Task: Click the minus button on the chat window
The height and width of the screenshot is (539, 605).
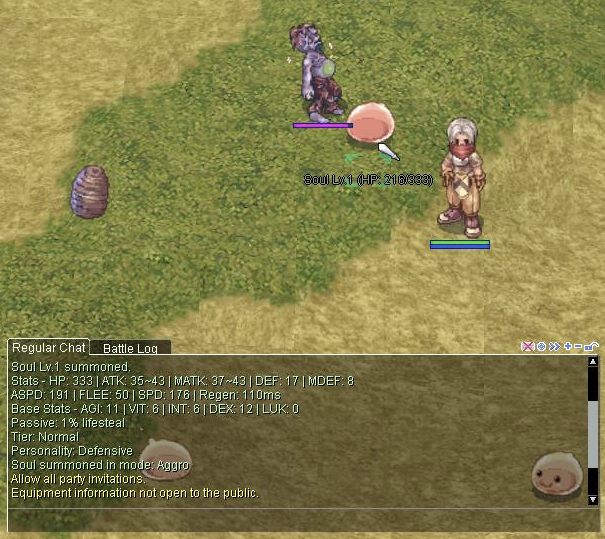Action: 578,347
